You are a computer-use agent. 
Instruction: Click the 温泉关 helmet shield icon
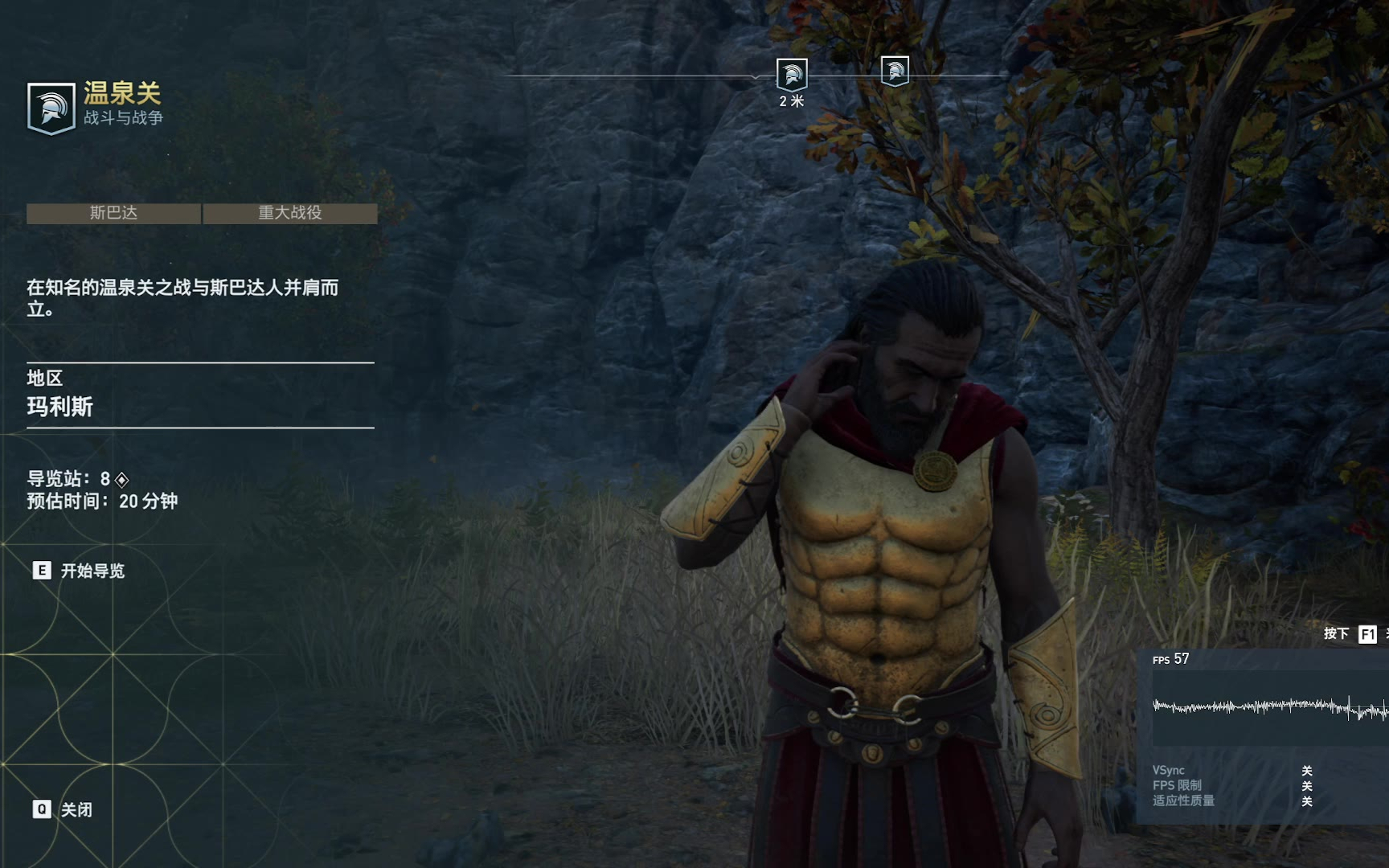(51, 108)
